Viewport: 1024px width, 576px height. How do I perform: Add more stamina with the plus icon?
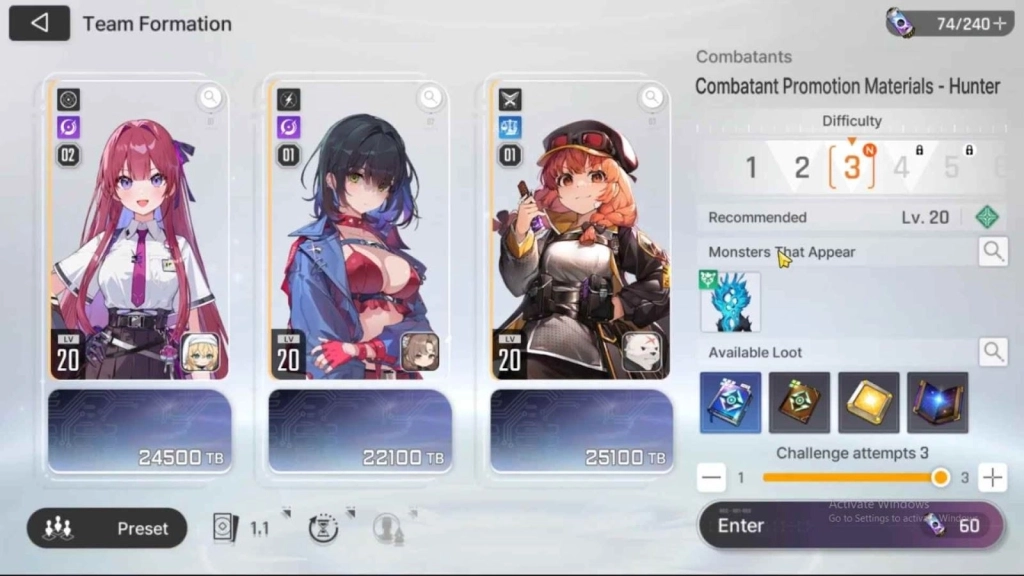click(999, 24)
